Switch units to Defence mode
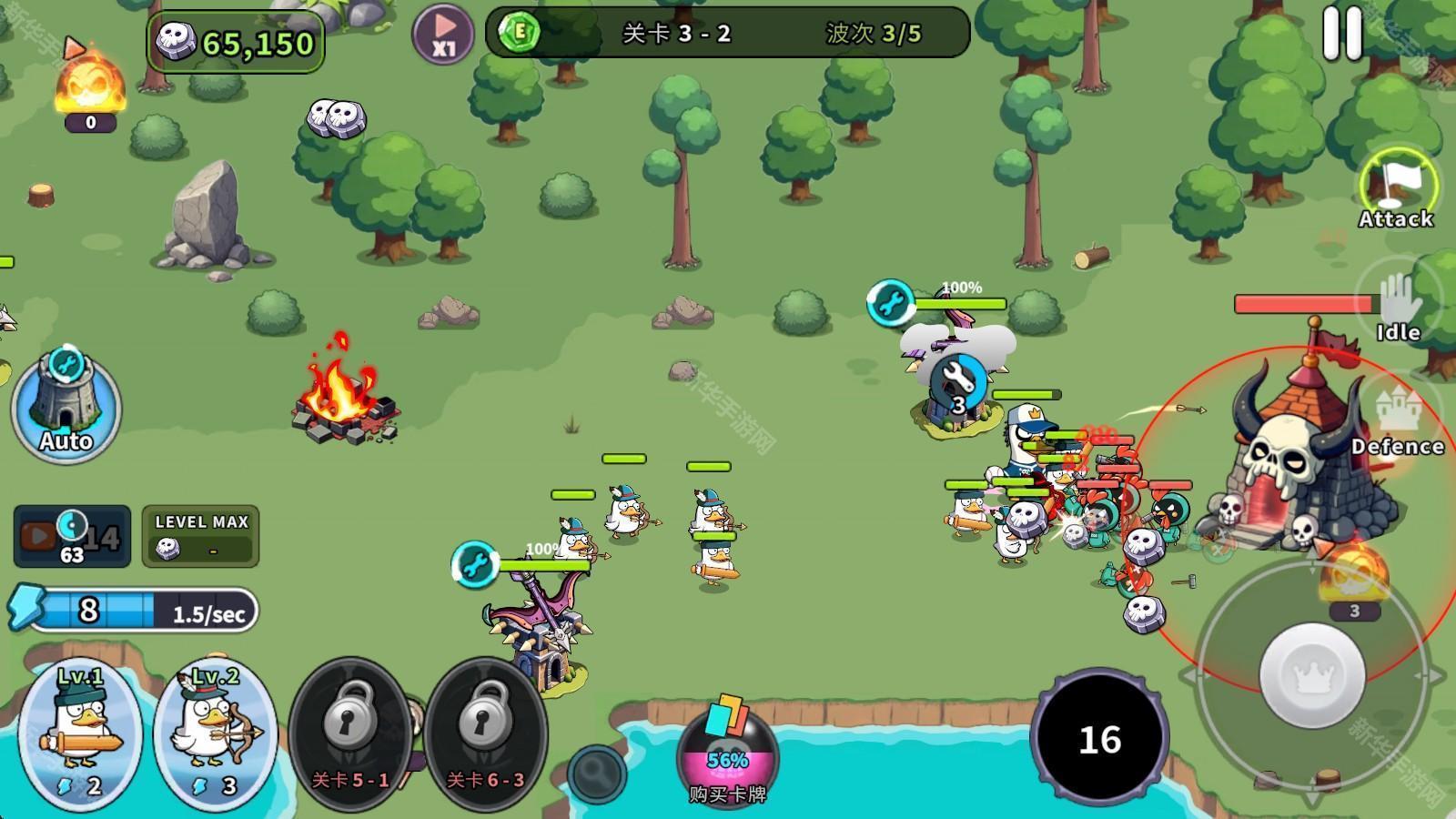The height and width of the screenshot is (819, 1456). point(1398,419)
